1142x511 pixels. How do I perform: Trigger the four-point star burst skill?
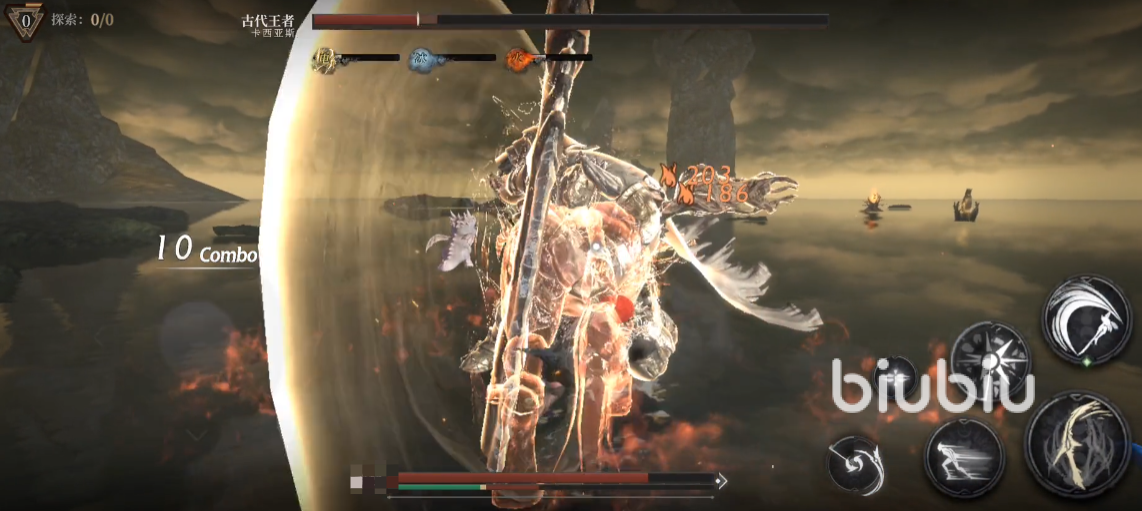[990, 358]
